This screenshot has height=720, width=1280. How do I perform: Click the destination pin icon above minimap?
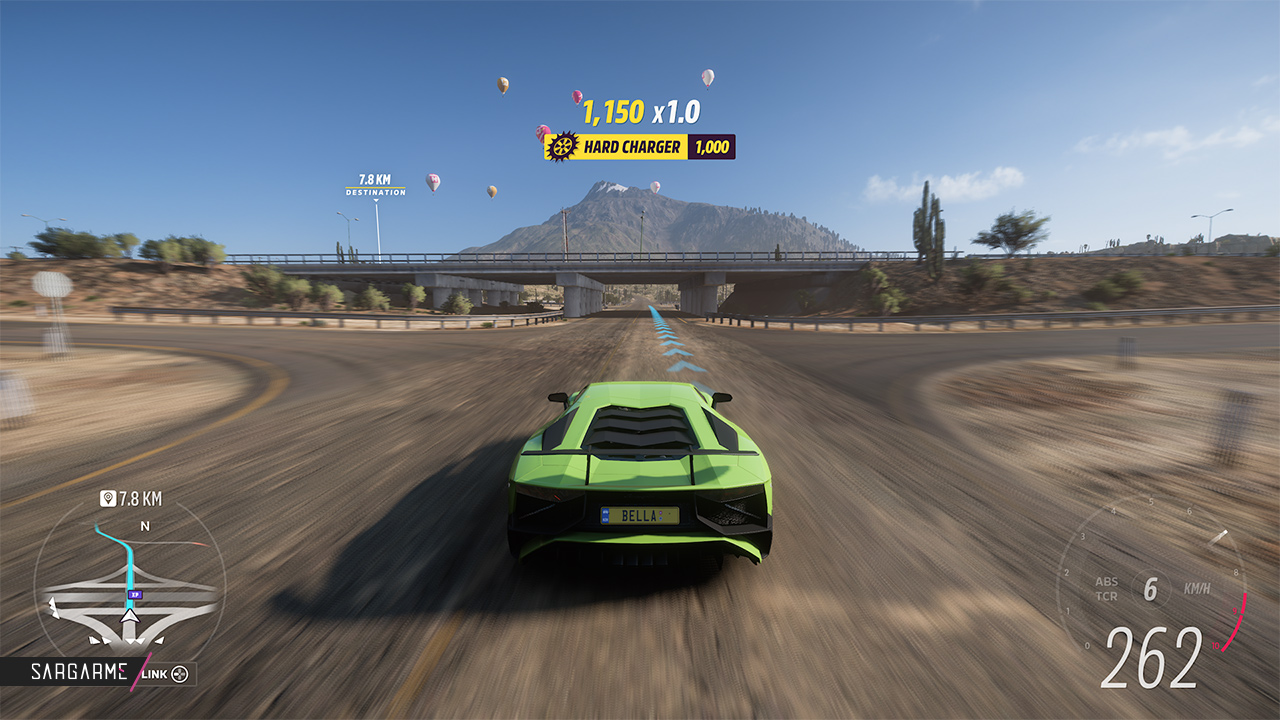[108, 498]
